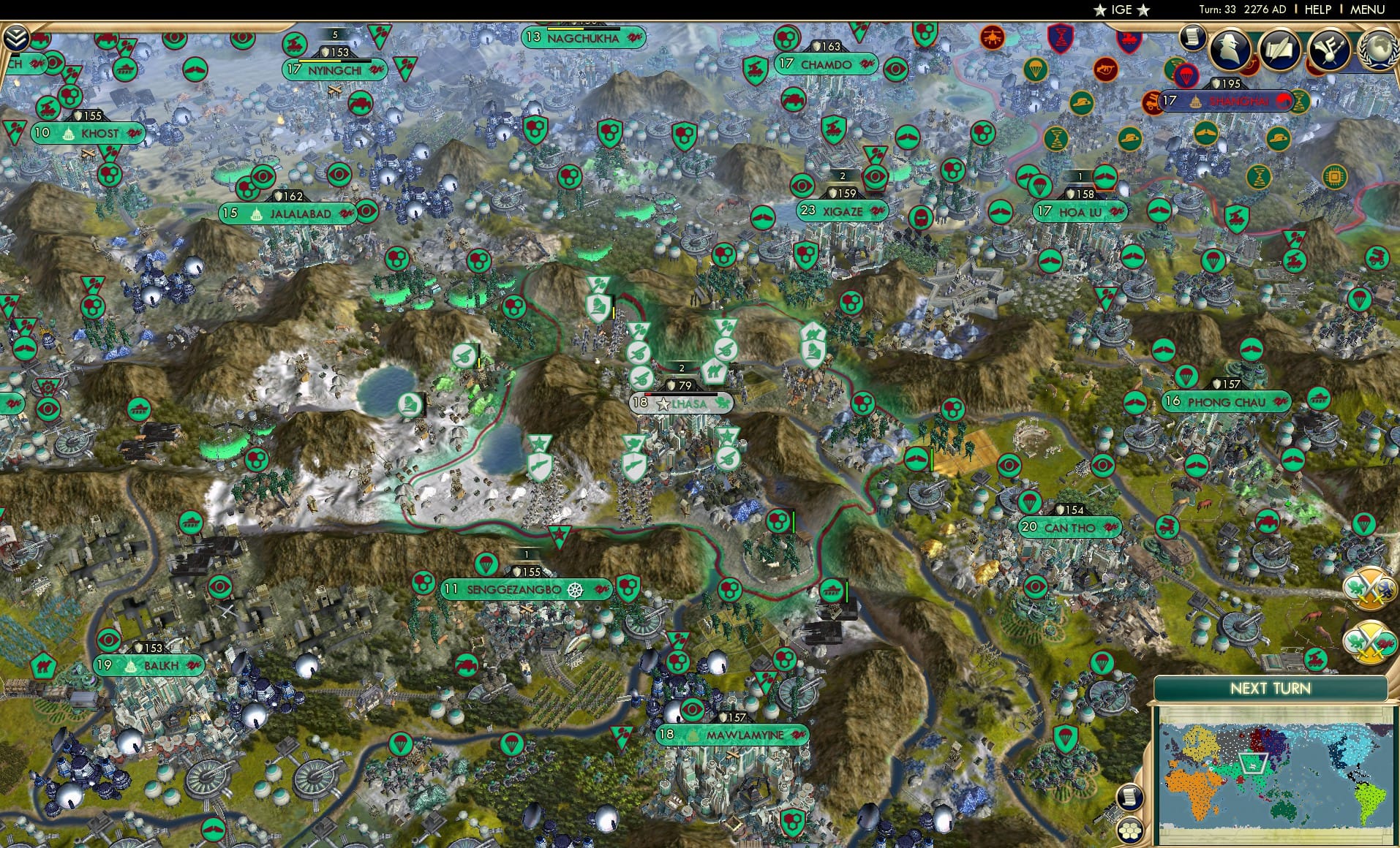Screen dimensions: 1400x848
Task: Open the Tourism plume icon near top-right
Action: (1331, 48)
